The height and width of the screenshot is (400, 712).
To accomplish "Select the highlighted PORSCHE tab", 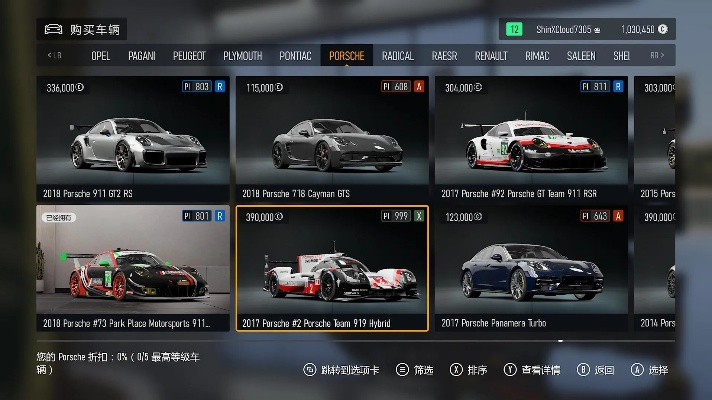I will pyautogui.click(x=346, y=56).
